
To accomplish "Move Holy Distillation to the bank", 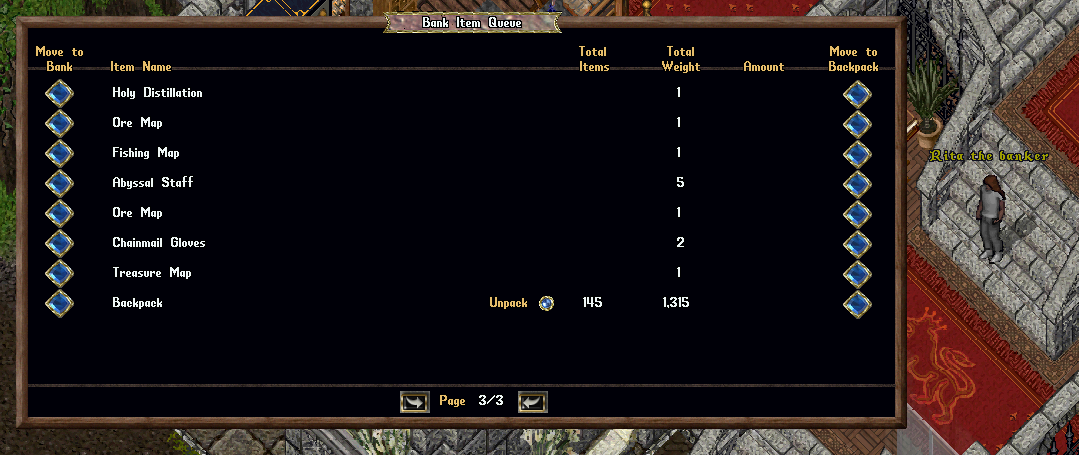I will [x=59, y=94].
